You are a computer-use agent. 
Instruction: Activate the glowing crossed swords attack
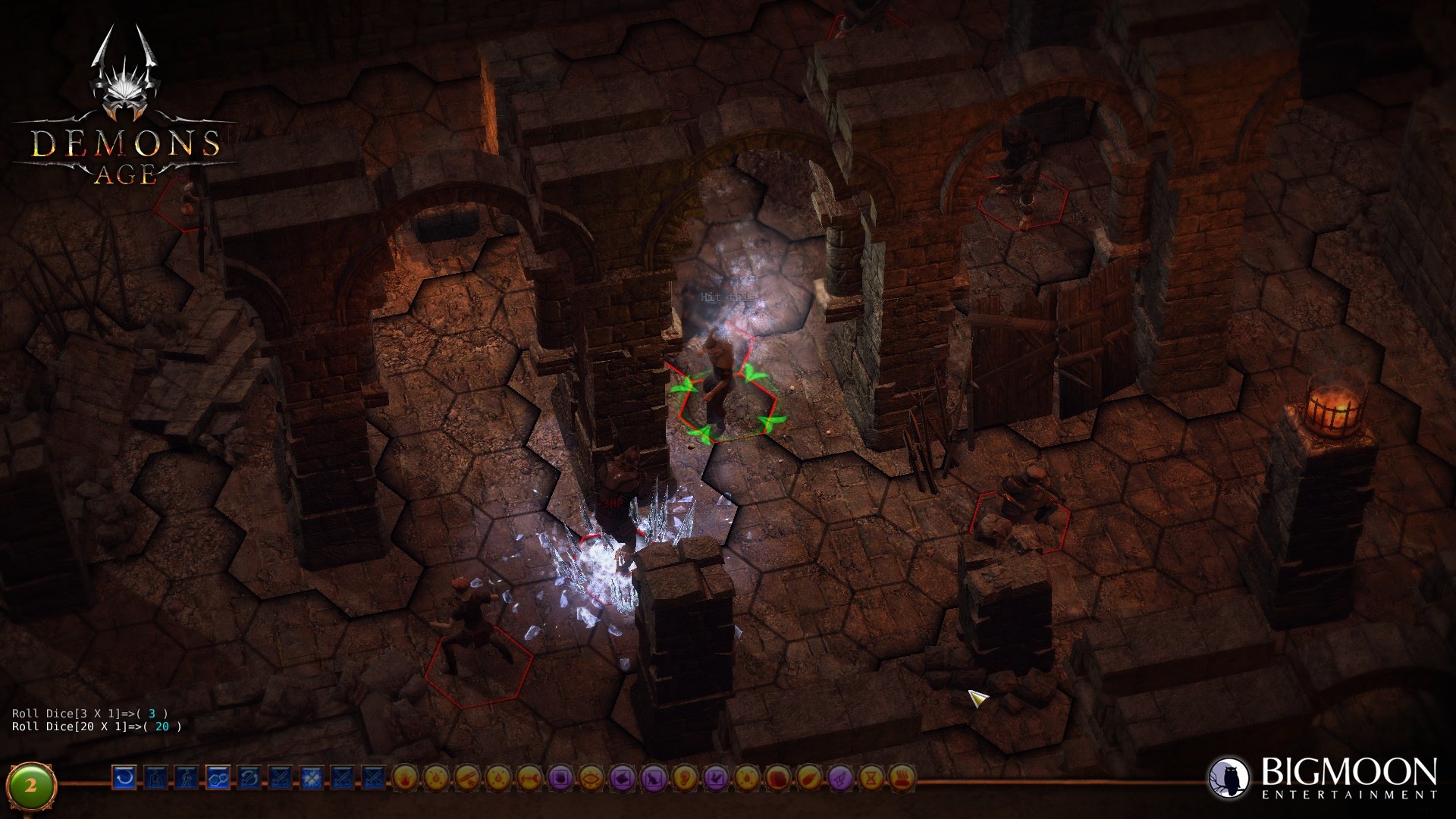pos(311,777)
